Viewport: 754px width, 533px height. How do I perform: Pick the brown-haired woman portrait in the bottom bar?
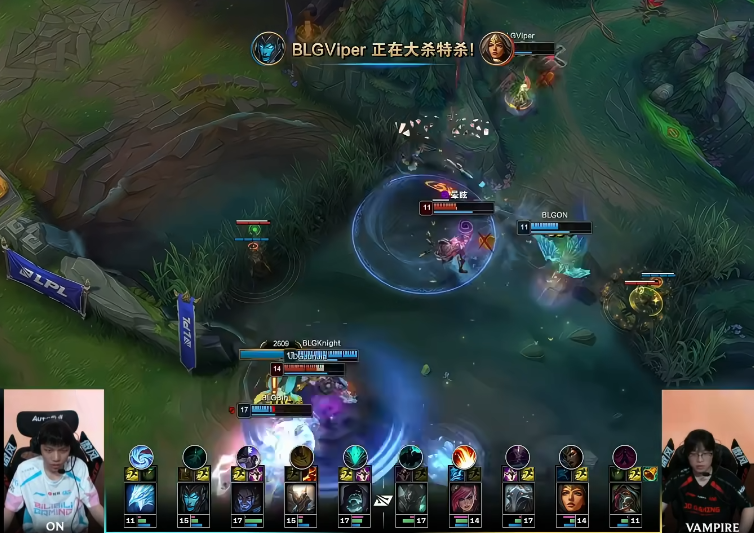pyautogui.click(x=572, y=498)
